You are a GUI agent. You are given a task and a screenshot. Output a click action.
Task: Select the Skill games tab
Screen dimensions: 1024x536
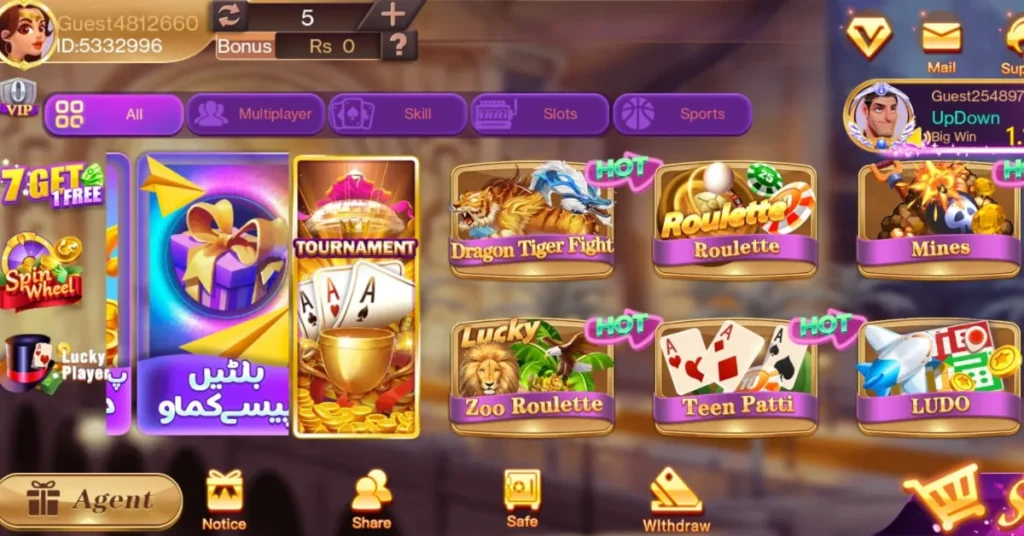pyautogui.click(x=398, y=114)
